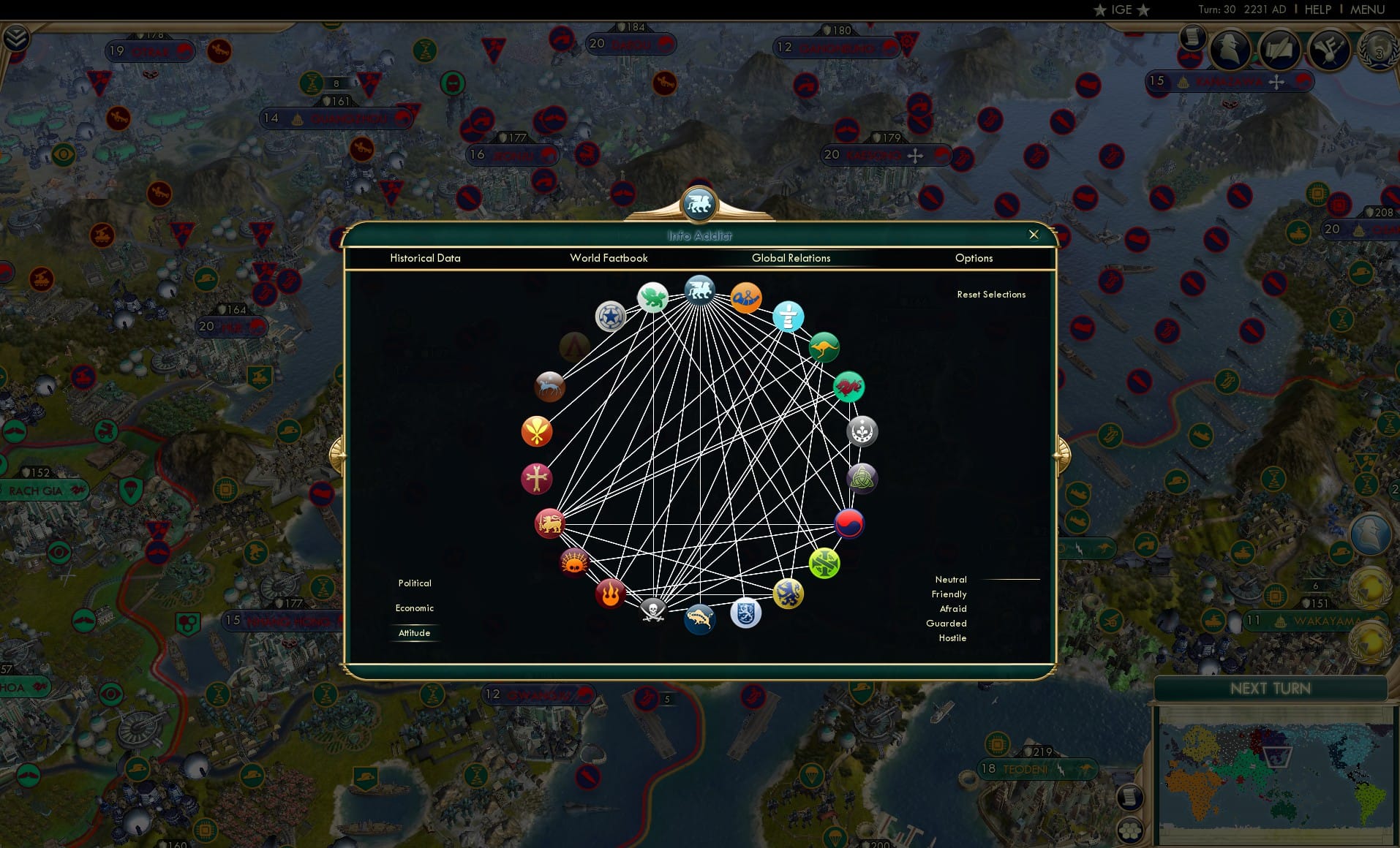Enable the Economic relations view
Screen dimensions: 1400x848
click(414, 607)
